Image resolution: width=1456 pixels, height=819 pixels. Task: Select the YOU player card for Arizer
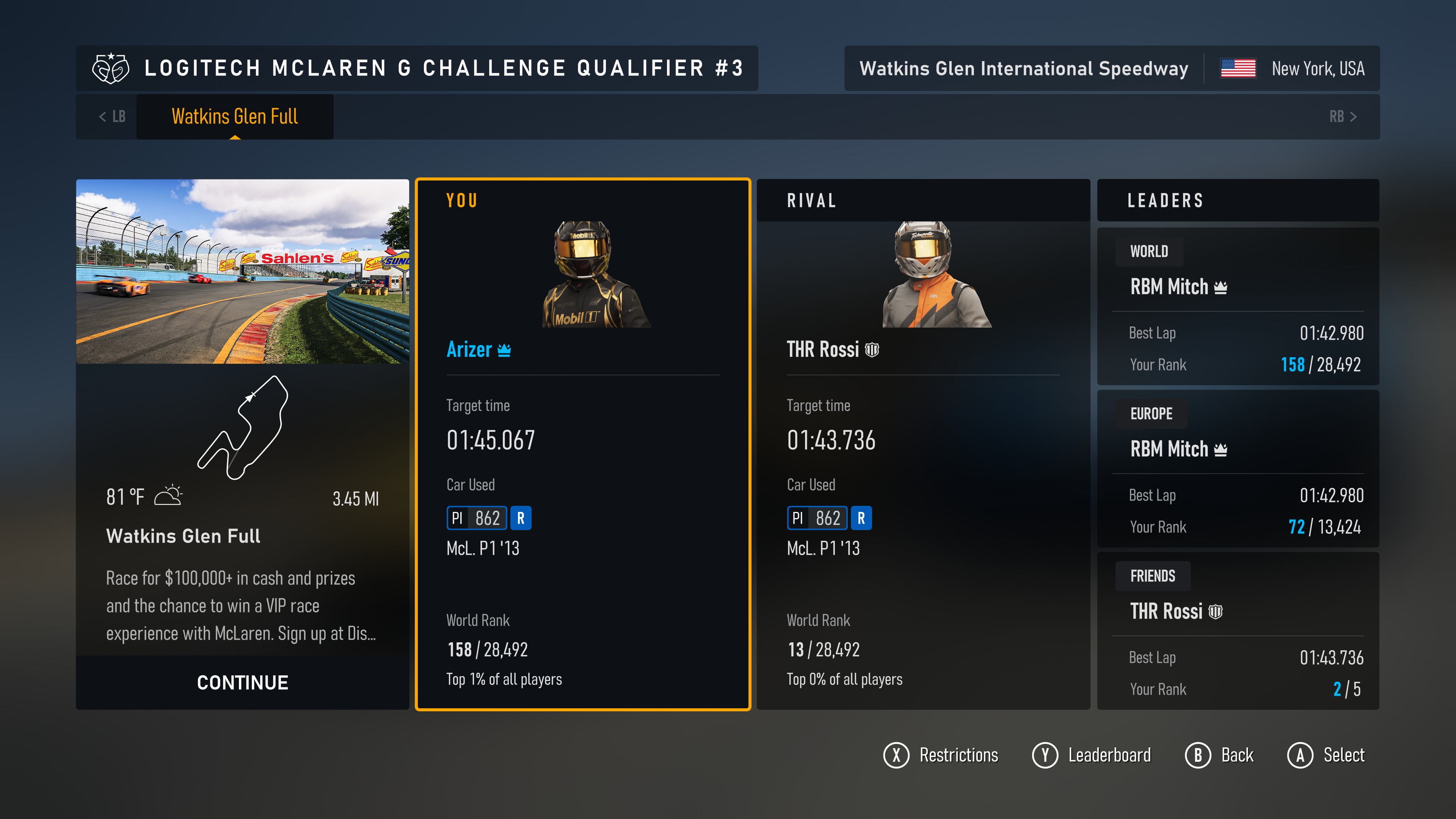coord(583,444)
